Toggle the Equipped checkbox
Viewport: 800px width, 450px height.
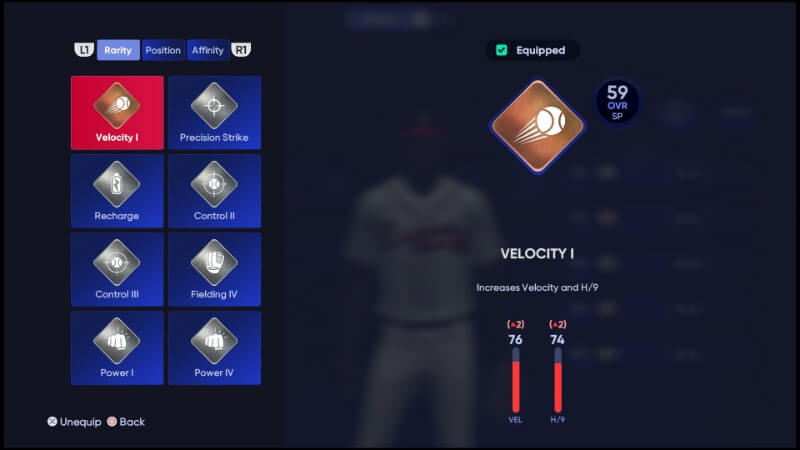[502, 50]
